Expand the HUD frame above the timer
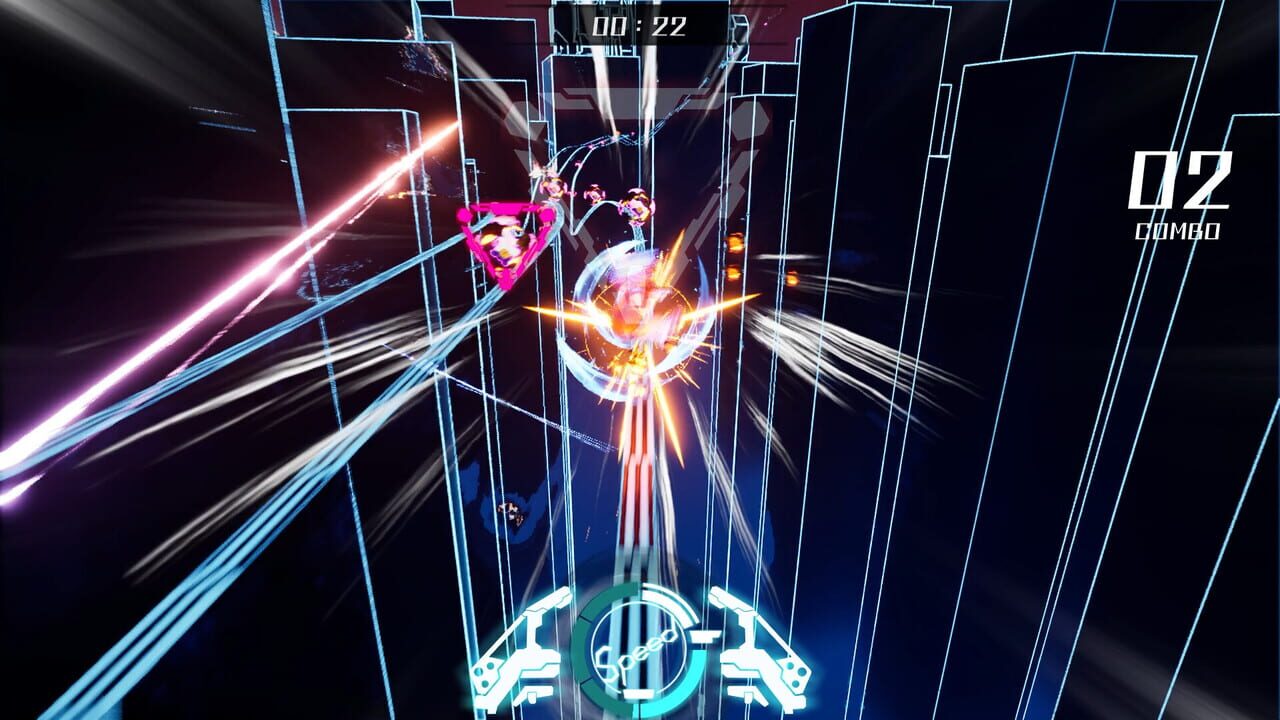The width and height of the screenshot is (1280, 720). (638, 3)
